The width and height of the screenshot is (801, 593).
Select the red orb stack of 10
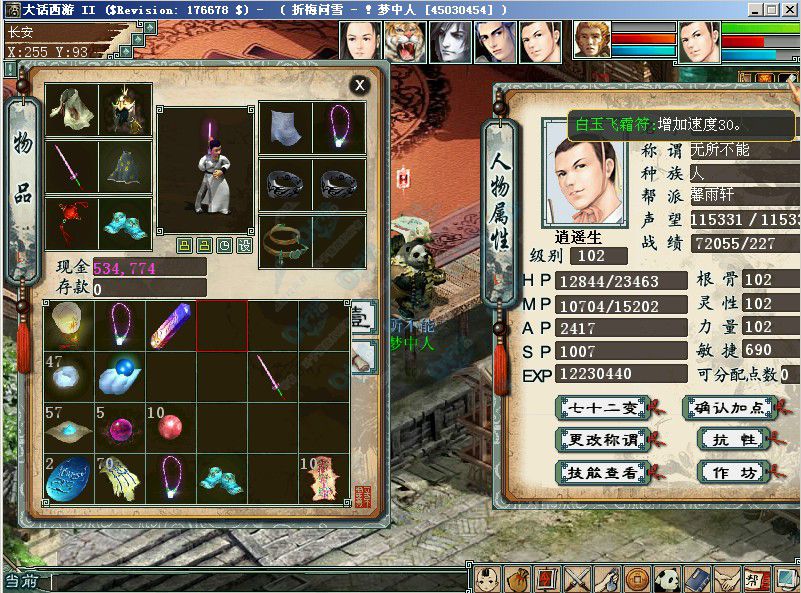coord(171,426)
